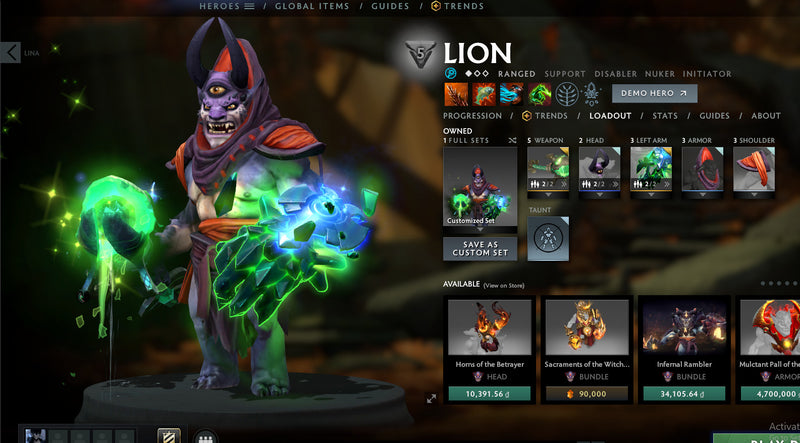Buy Horns of the Betrayer for 10,391.56
800x443 pixels.
tap(490, 394)
